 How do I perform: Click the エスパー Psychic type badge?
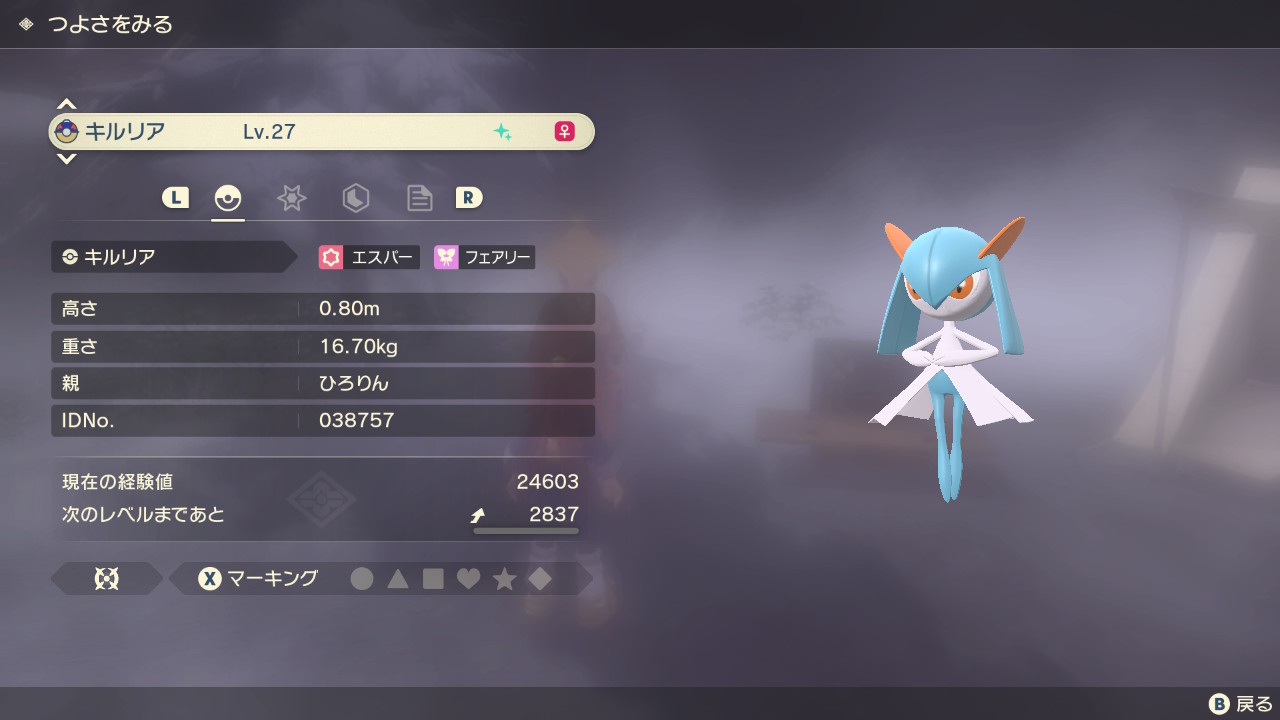[x=369, y=257]
